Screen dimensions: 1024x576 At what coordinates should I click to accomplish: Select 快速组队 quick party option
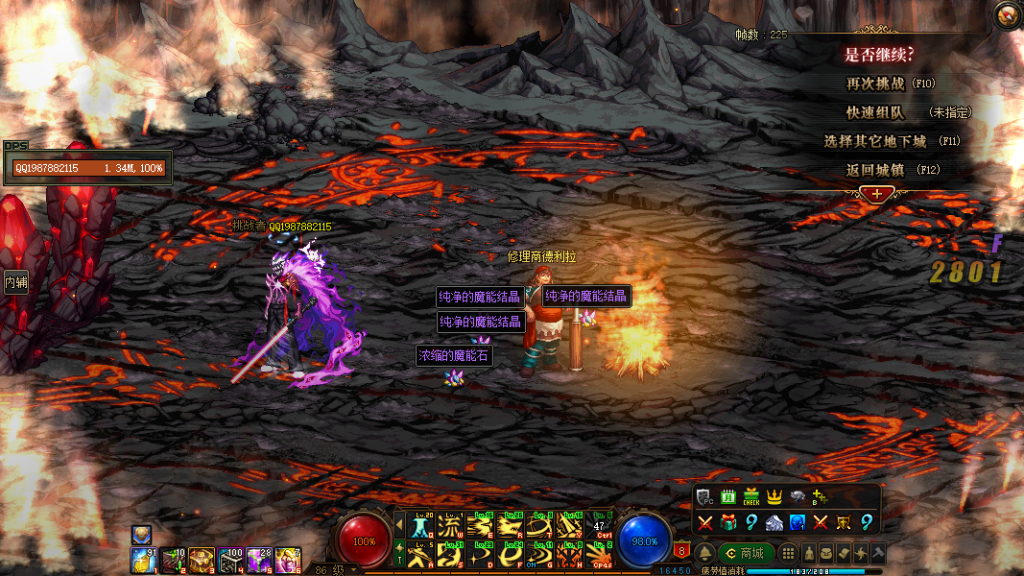click(x=876, y=112)
